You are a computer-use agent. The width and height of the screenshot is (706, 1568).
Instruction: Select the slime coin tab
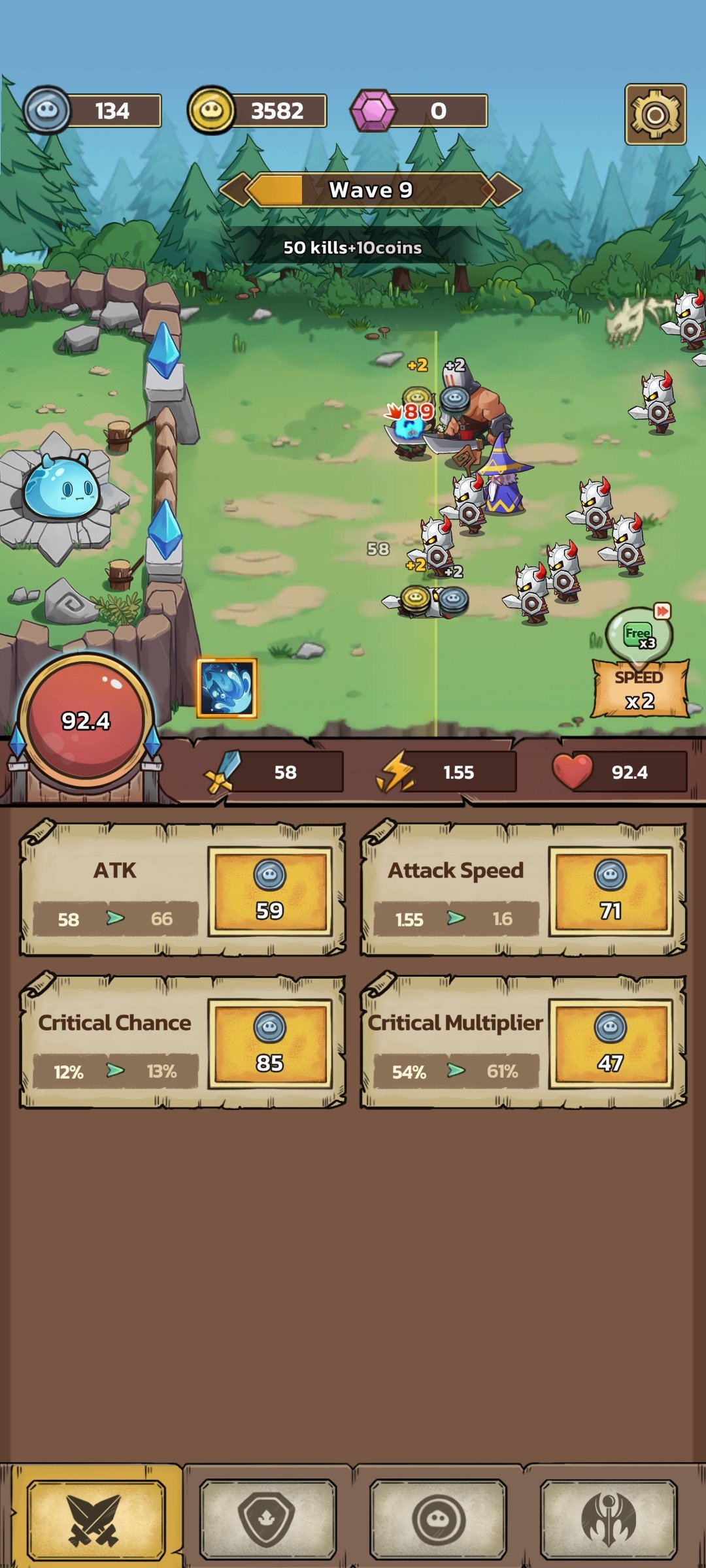(438, 1518)
